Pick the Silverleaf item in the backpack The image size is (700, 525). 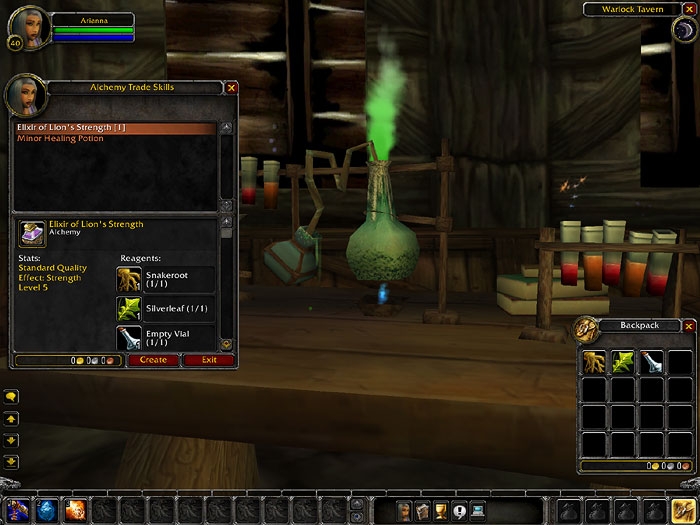624,362
